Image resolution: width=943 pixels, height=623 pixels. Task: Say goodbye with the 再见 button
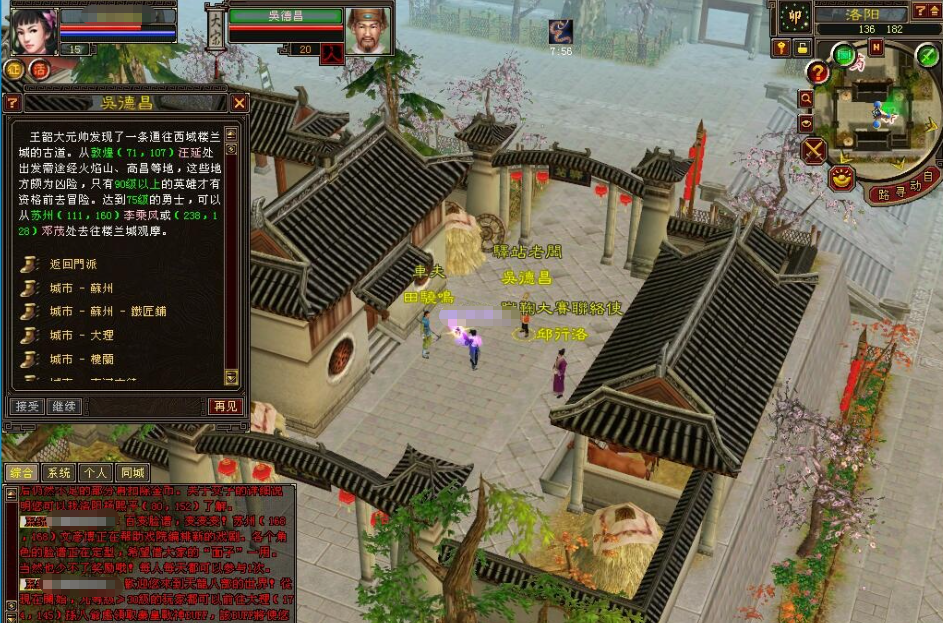pyautogui.click(x=225, y=406)
